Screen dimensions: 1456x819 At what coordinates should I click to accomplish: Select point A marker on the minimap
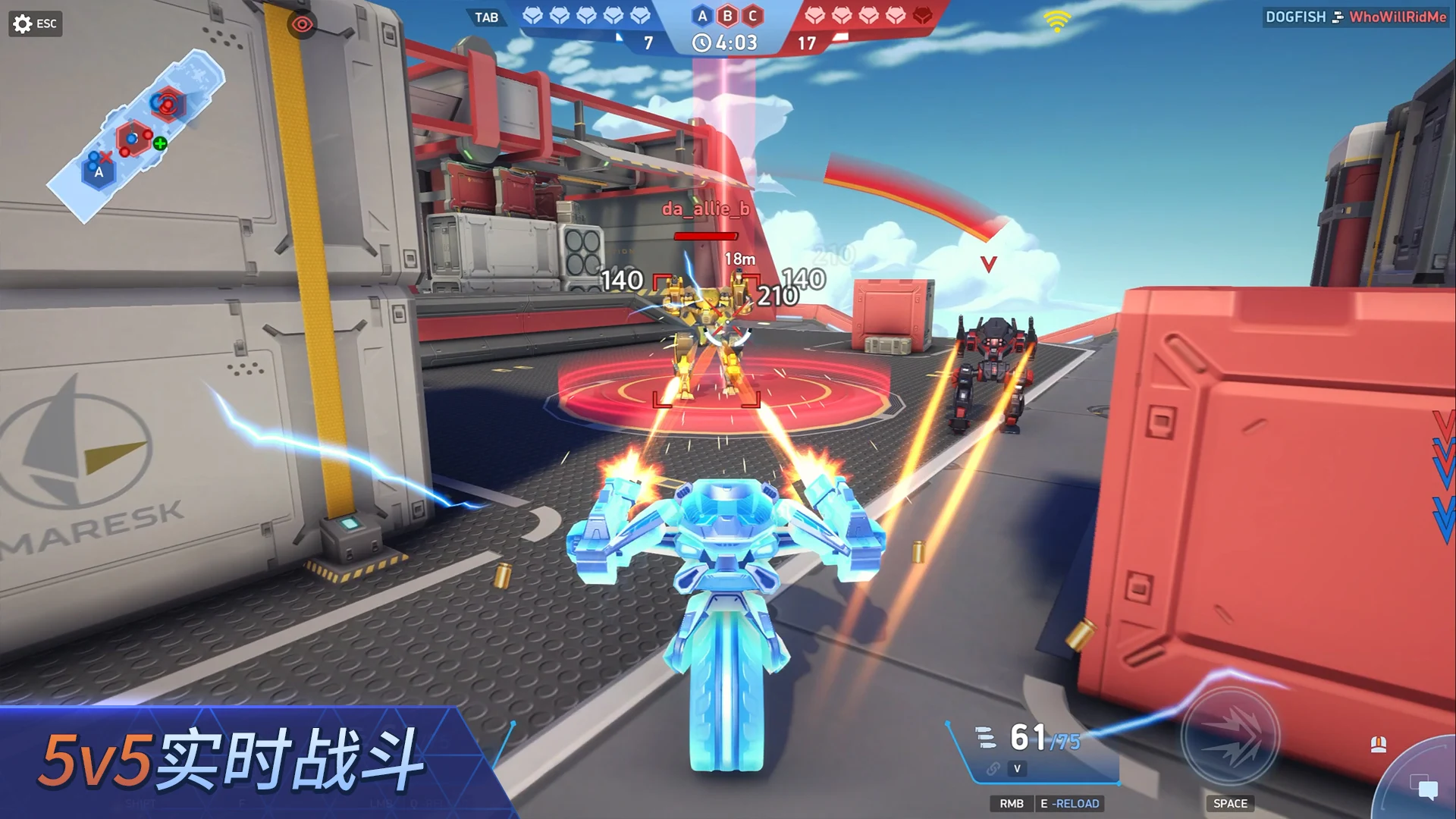[x=99, y=173]
